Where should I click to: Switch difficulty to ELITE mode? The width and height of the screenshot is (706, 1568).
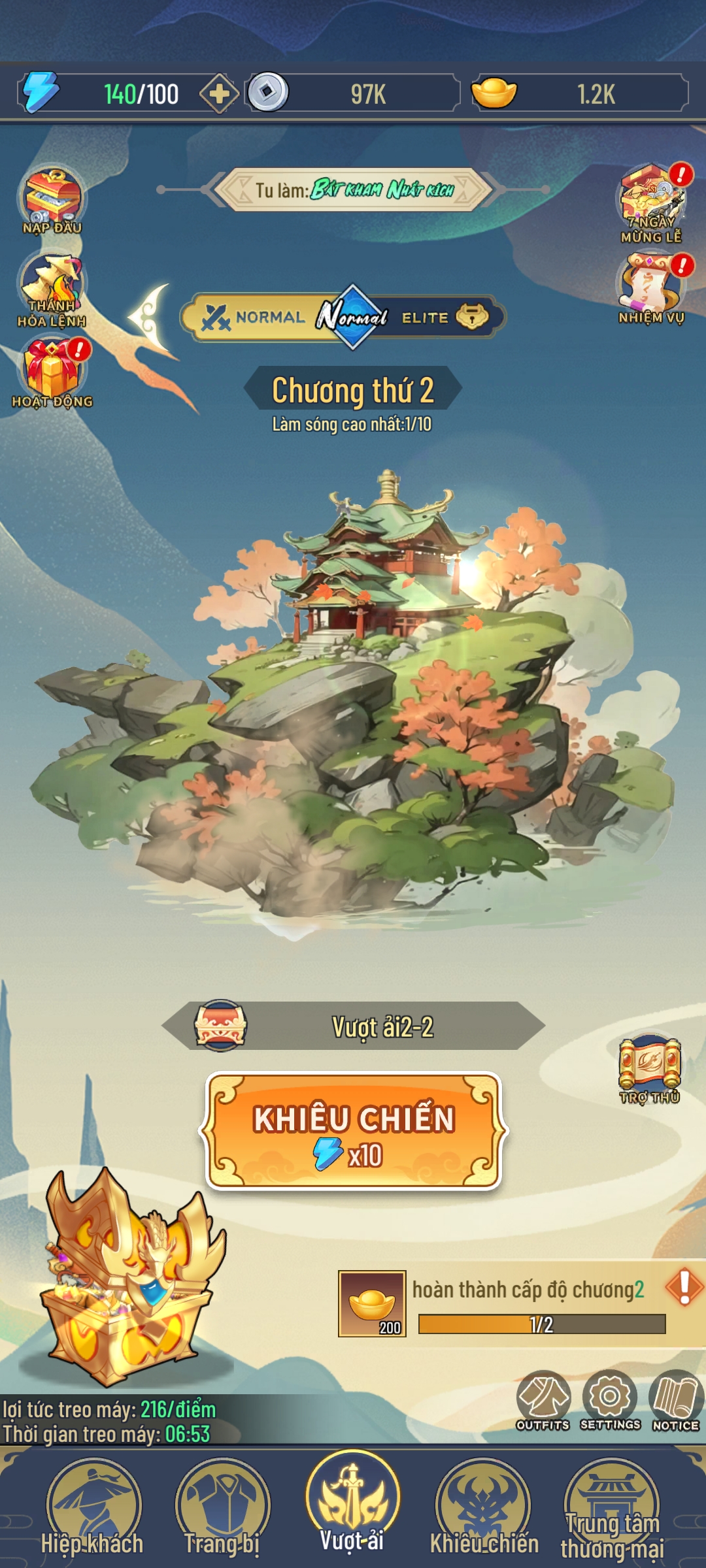445,318
